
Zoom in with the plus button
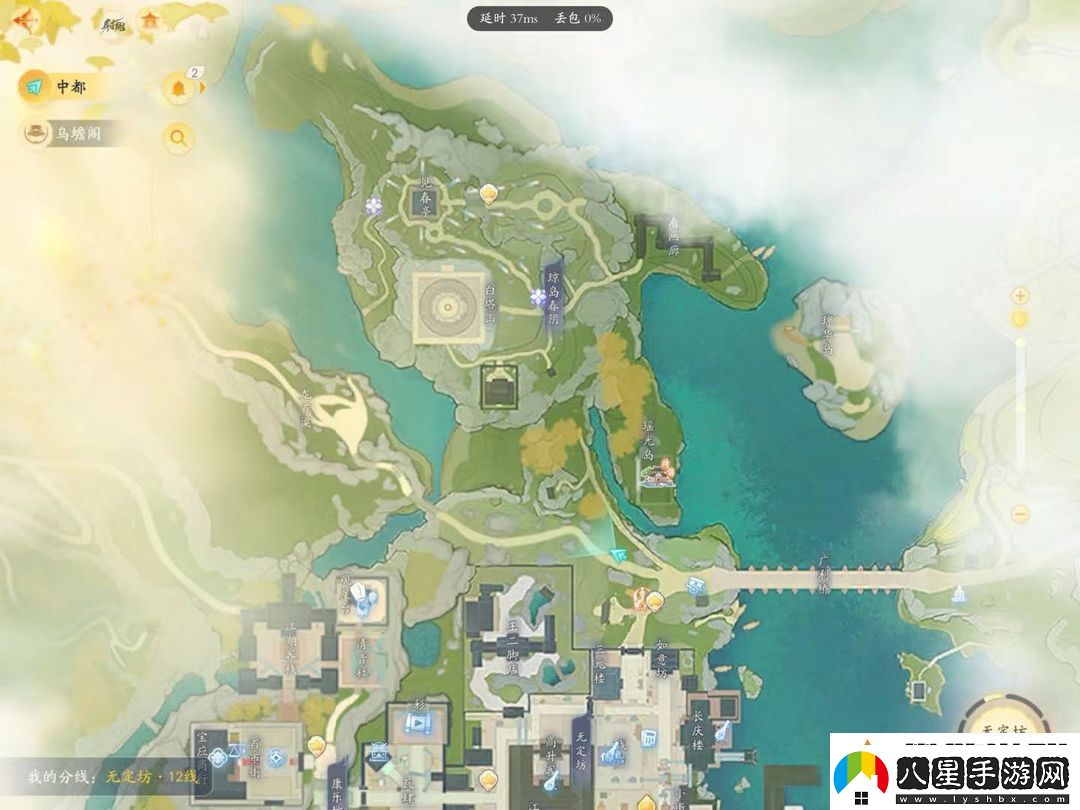(x=1020, y=295)
